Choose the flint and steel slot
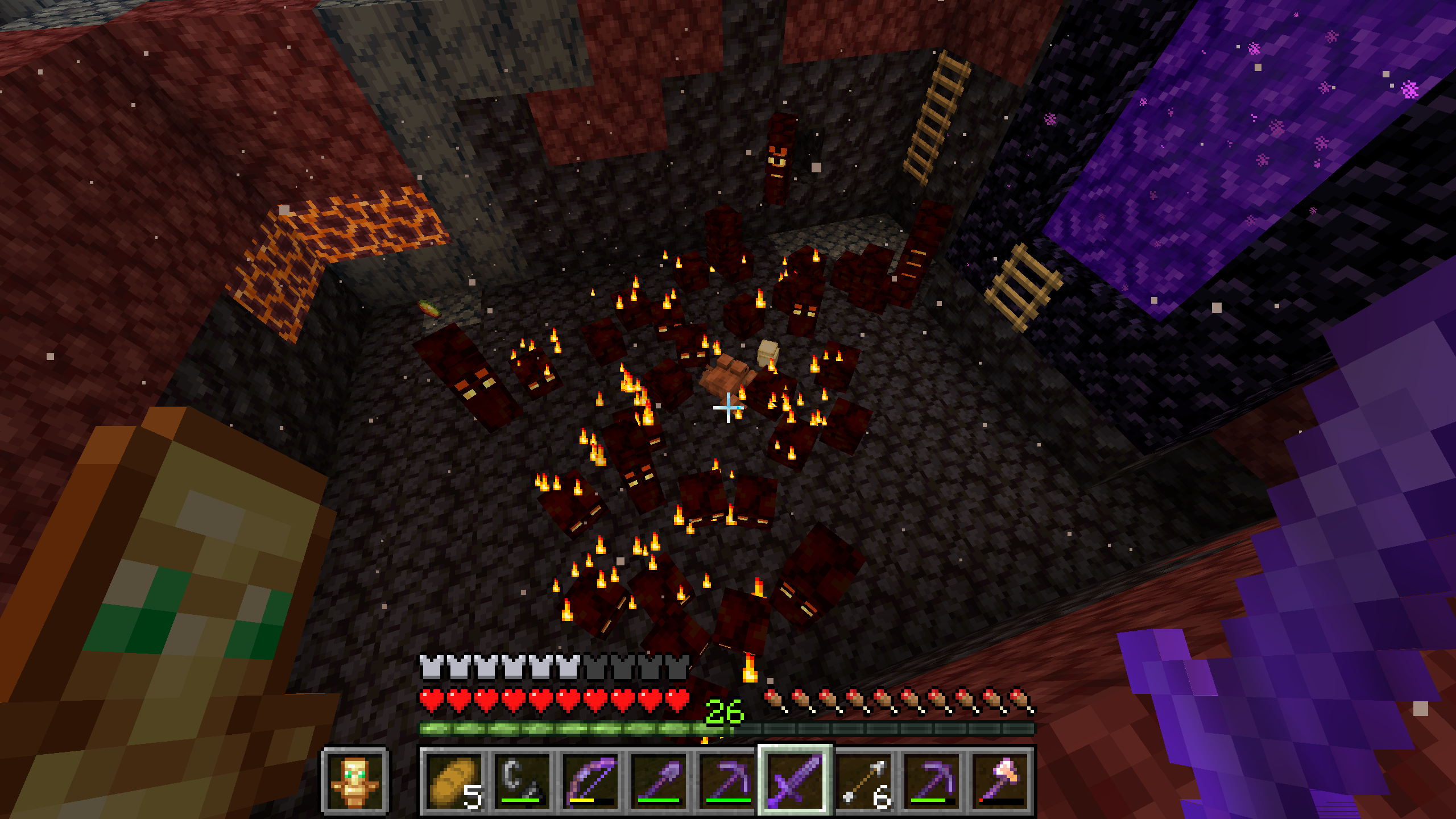This screenshot has width=1456, height=819. pos(522,780)
